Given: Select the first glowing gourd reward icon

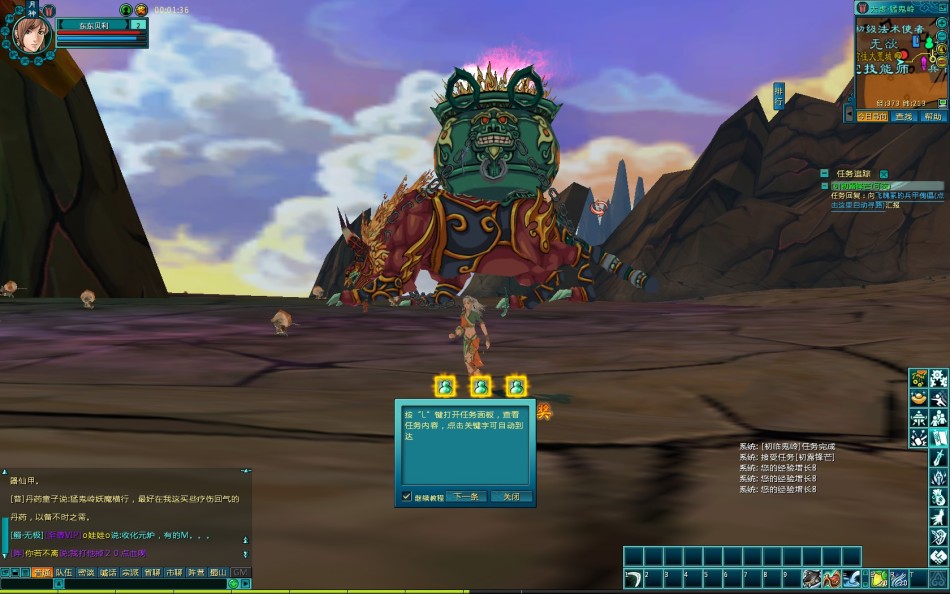Looking at the screenshot, I should (445, 386).
